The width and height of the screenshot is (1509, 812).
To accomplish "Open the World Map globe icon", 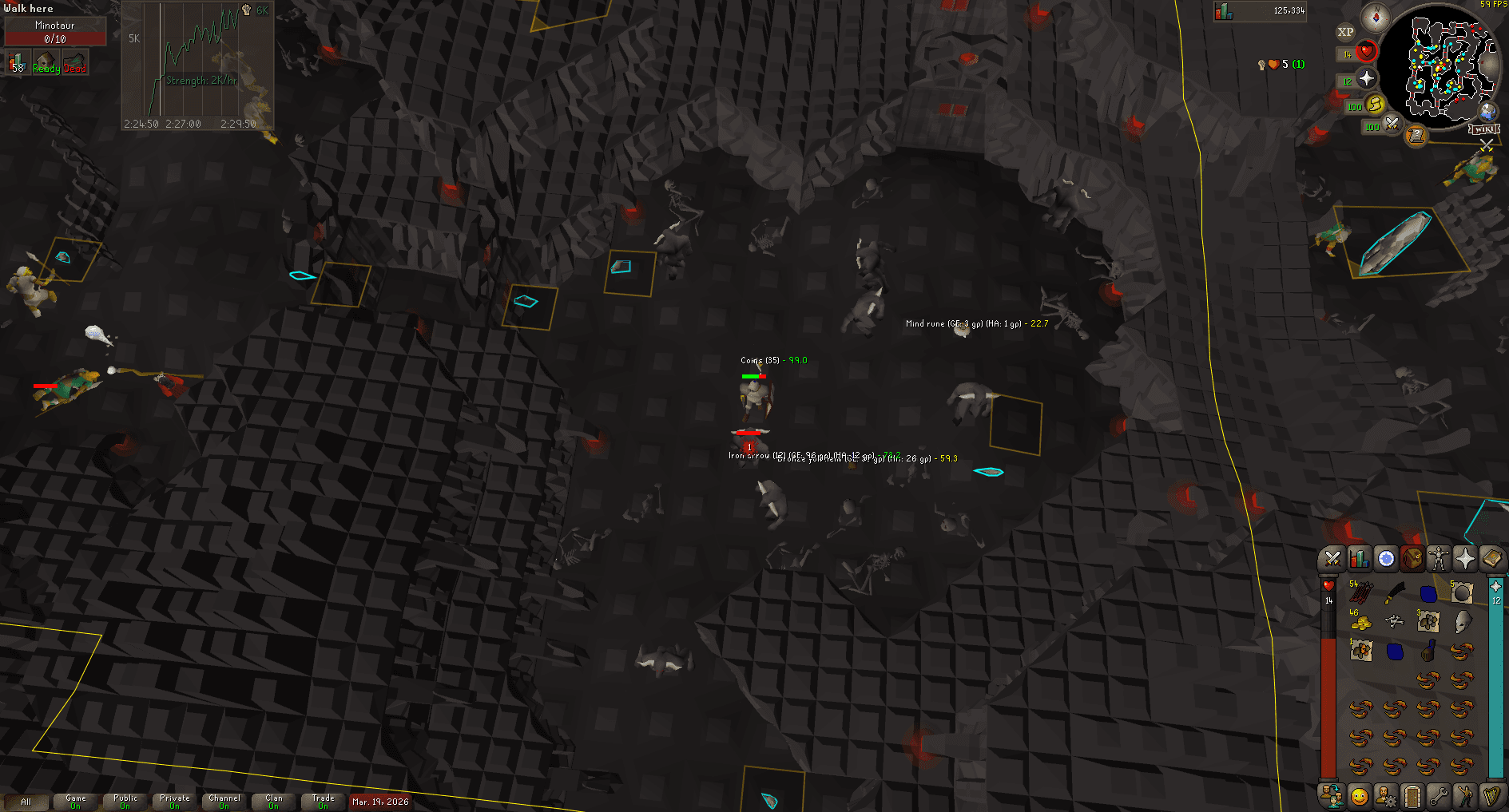I will 1487,112.
